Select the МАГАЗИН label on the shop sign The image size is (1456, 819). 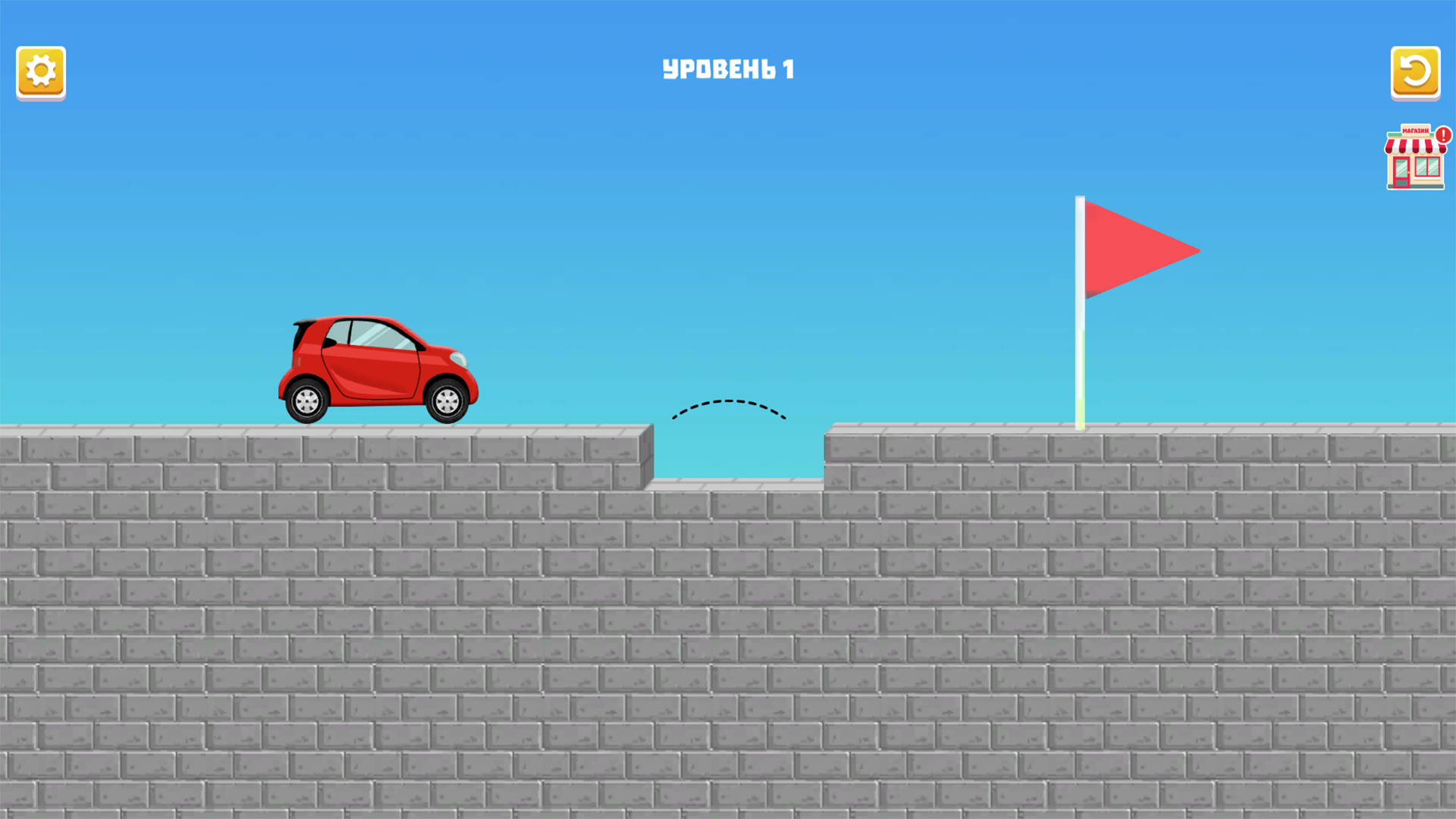[x=1415, y=130]
